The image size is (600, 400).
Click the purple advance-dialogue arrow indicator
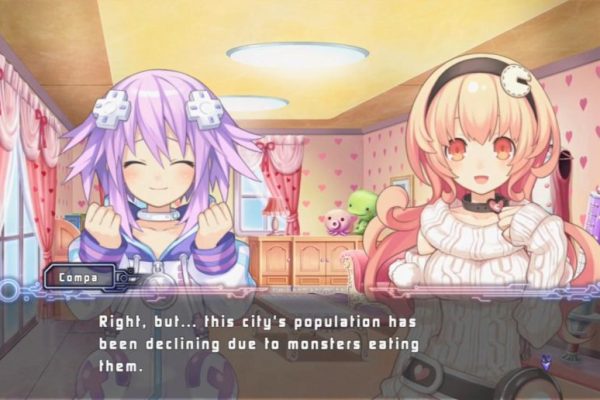click(x=546, y=361)
